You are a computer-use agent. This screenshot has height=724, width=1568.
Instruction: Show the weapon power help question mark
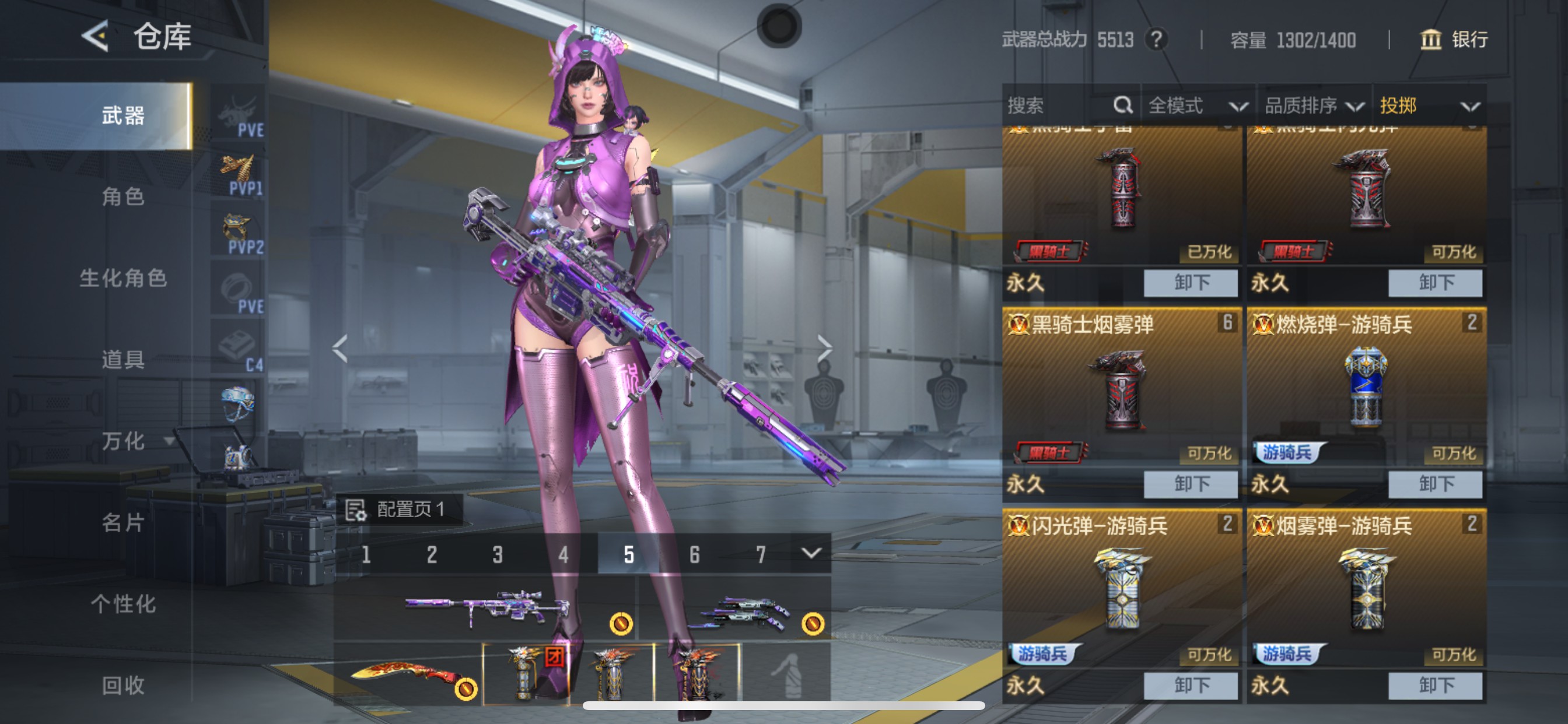click(1156, 40)
